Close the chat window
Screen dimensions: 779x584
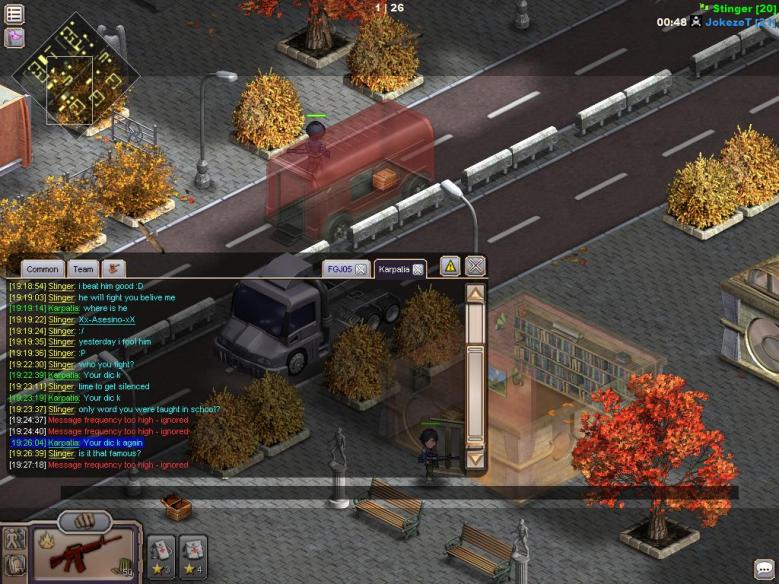click(x=475, y=266)
